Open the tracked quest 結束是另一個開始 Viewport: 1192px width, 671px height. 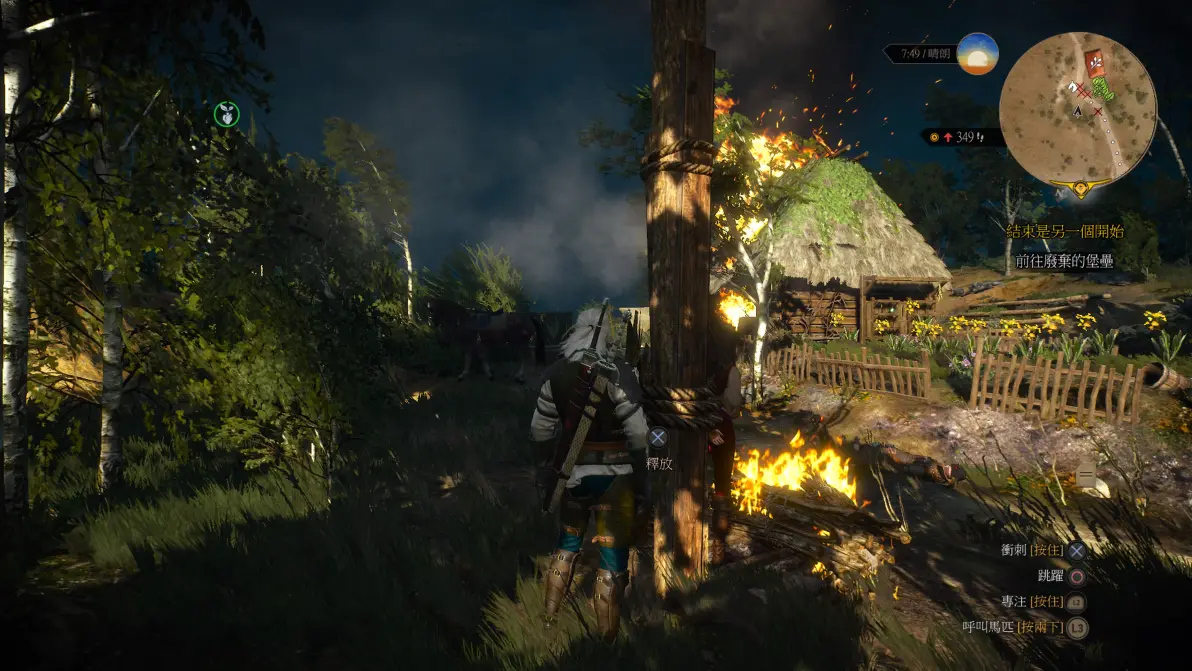1064,231
